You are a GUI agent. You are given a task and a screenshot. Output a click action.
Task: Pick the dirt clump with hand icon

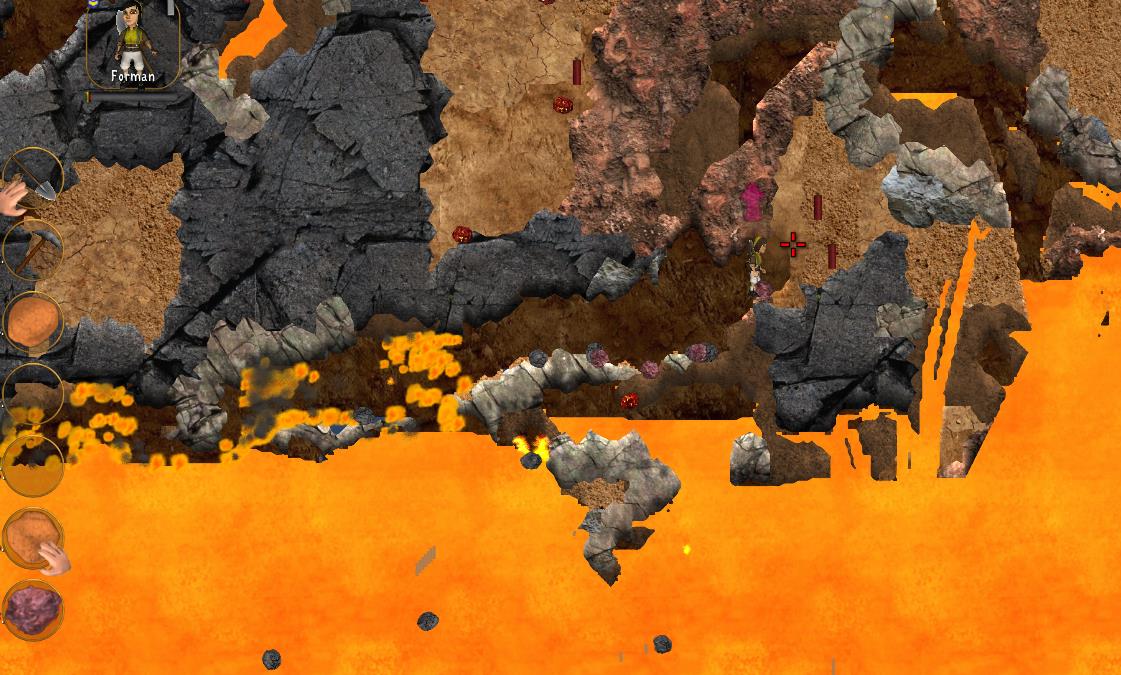(34, 540)
